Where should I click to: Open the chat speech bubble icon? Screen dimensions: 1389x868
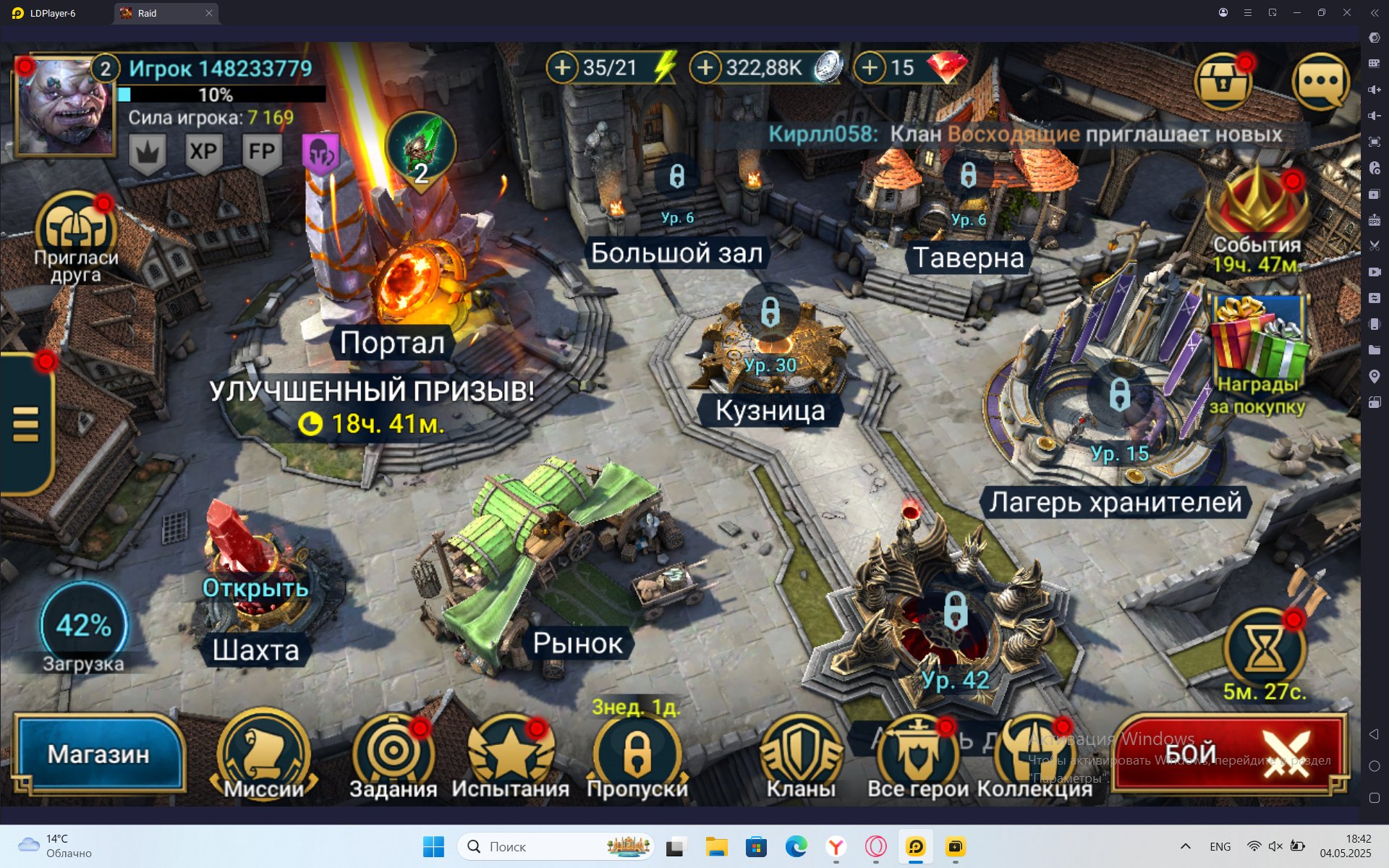(x=1320, y=81)
